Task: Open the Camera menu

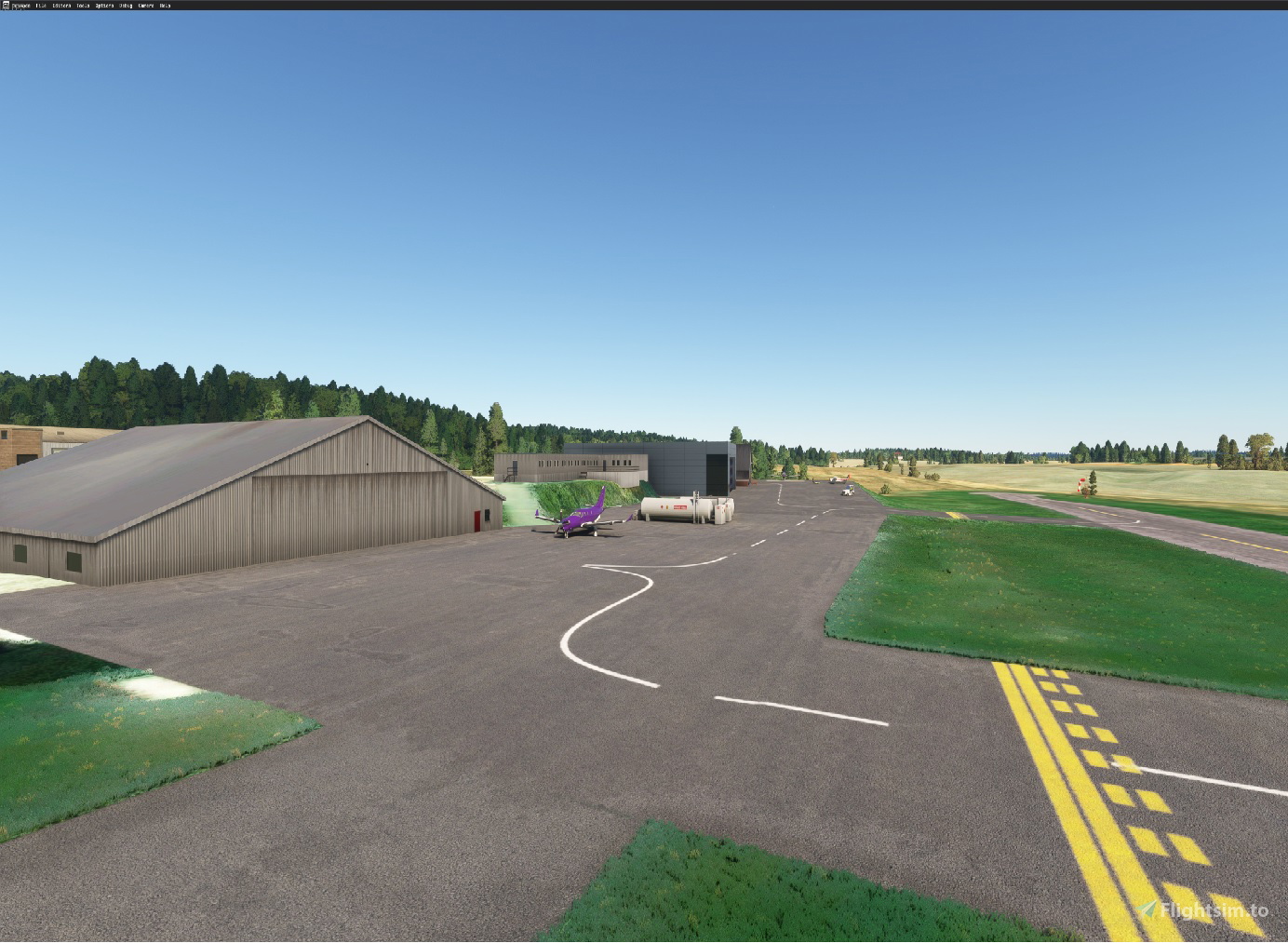Action: point(145,4)
